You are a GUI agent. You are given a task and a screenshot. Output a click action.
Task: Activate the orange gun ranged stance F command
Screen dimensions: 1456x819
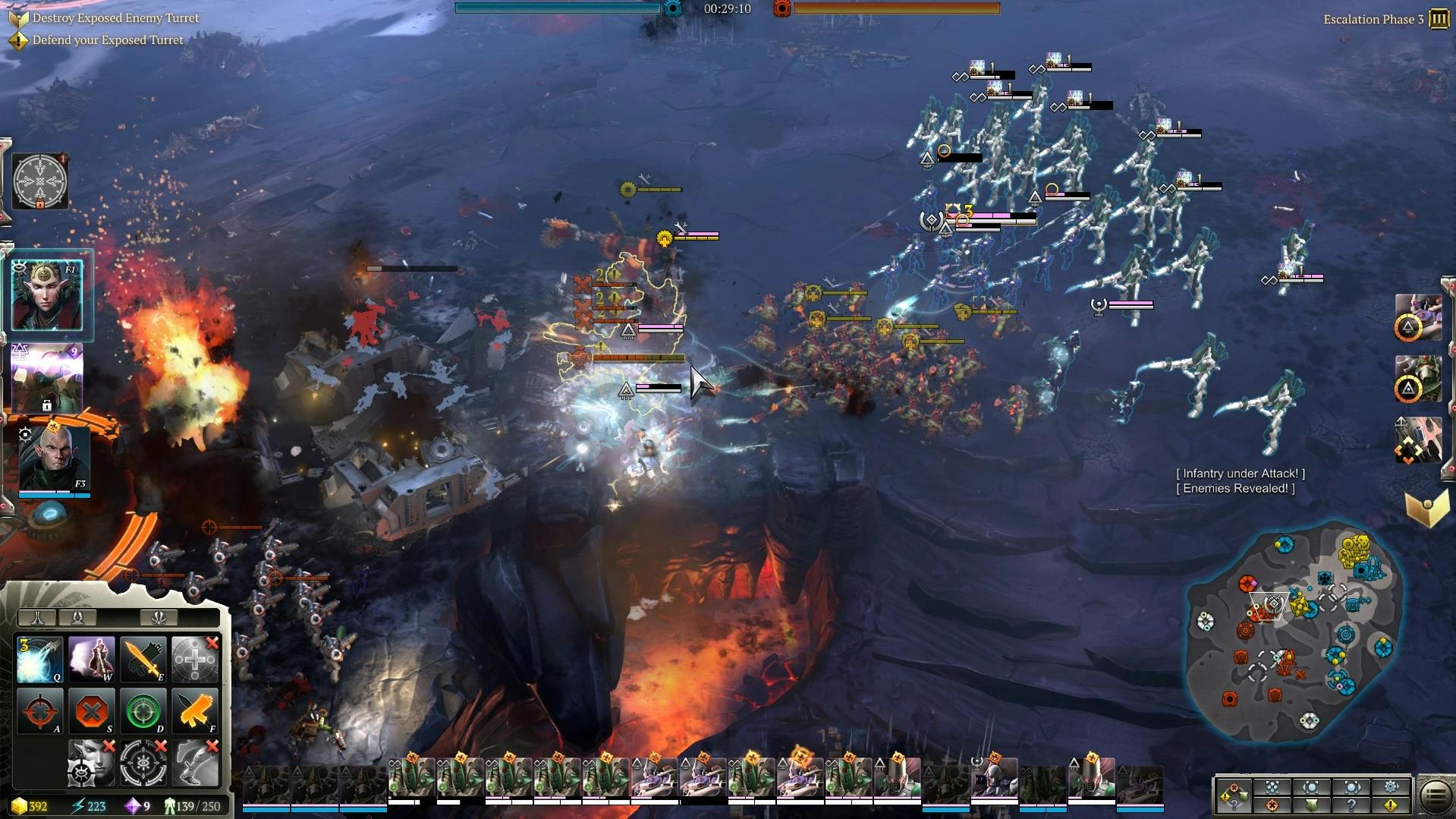(x=195, y=711)
